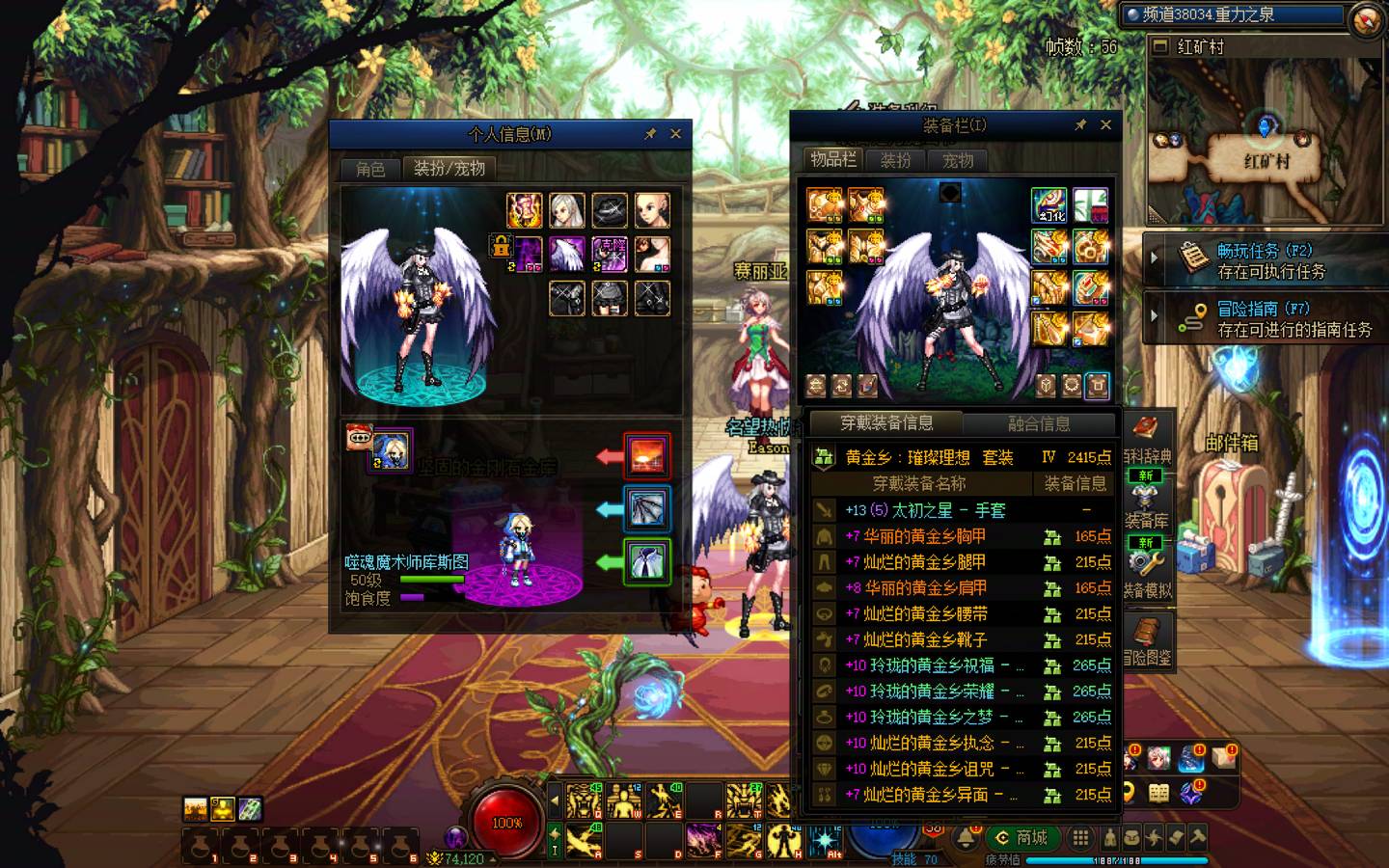Switch to the 装扮 tab in equipment window
Viewport: 1389px width, 868px height.
(895, 161)
